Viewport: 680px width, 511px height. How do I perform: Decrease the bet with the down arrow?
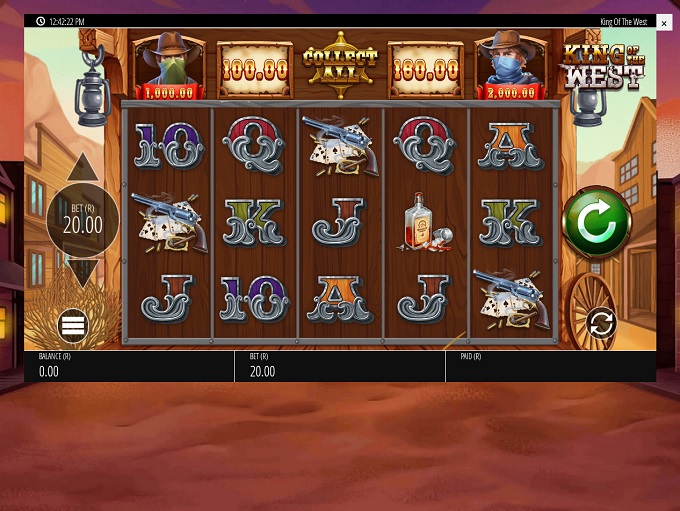click(82, 270)
